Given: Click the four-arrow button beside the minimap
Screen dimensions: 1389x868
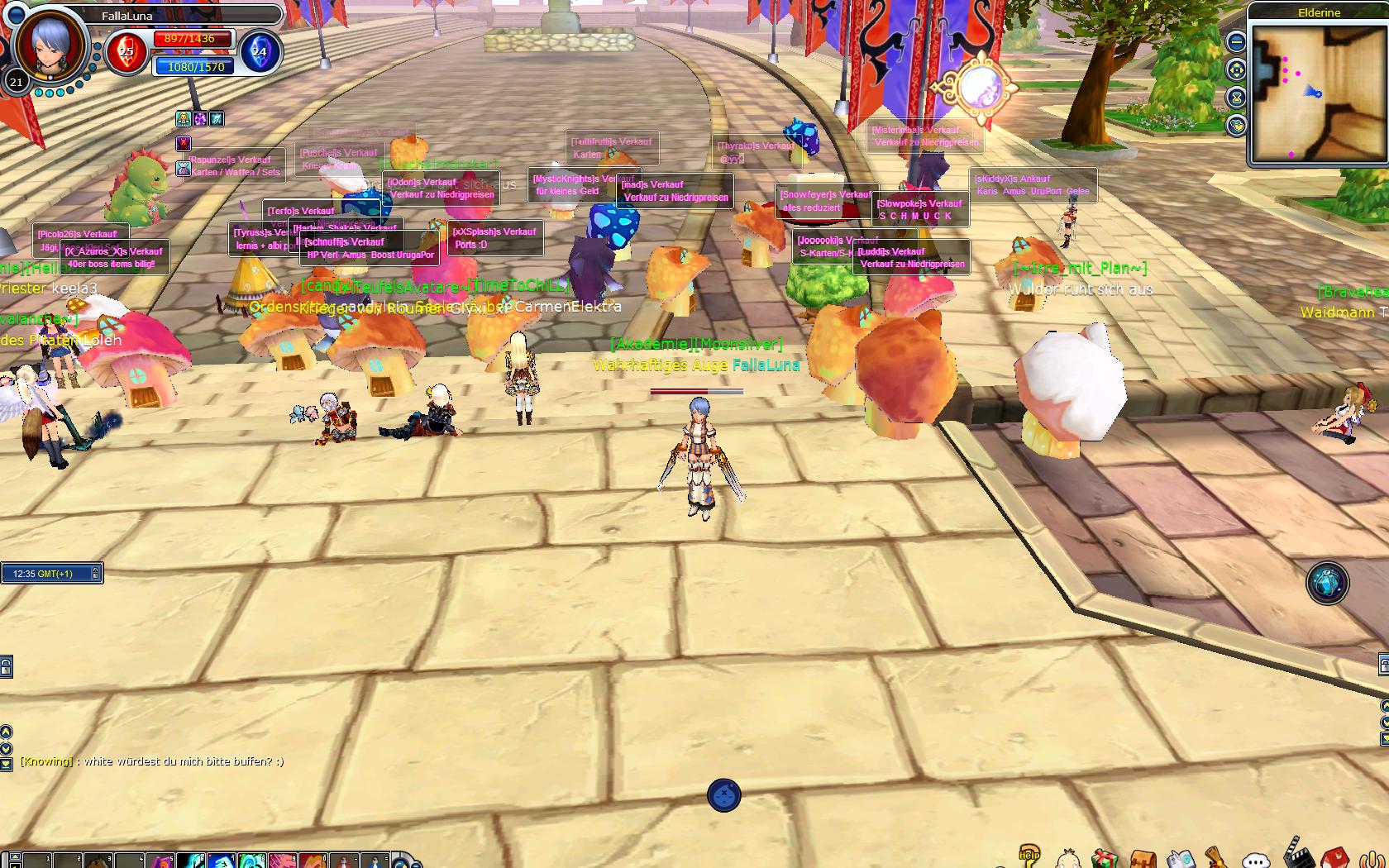Looking at the screenshot, I should [x=1236, y=69].
